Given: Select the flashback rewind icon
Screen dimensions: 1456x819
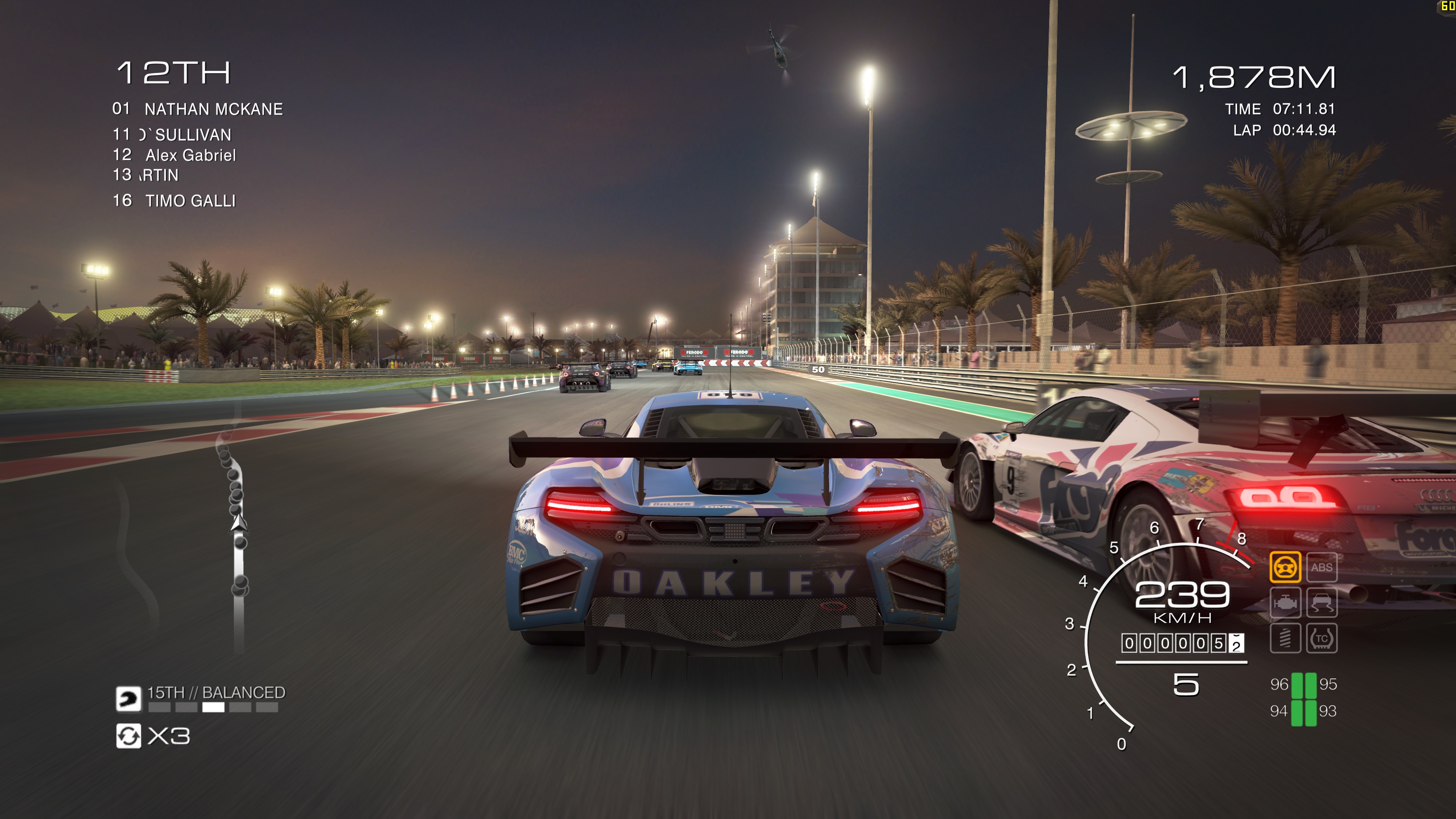Looking at the screenshot, I should coord(128,736).
